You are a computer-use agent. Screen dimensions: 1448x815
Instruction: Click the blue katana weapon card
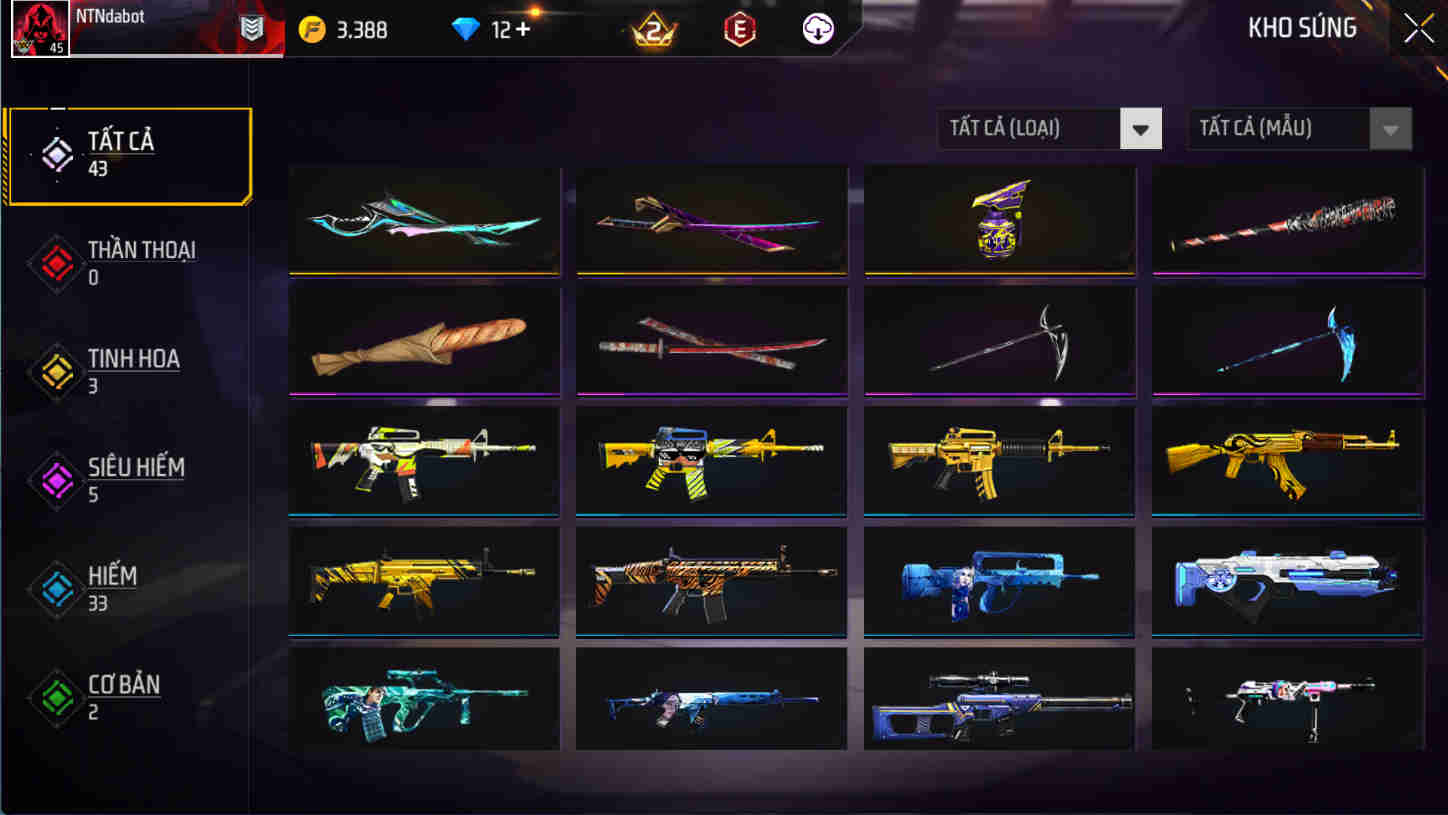(423, 219)
